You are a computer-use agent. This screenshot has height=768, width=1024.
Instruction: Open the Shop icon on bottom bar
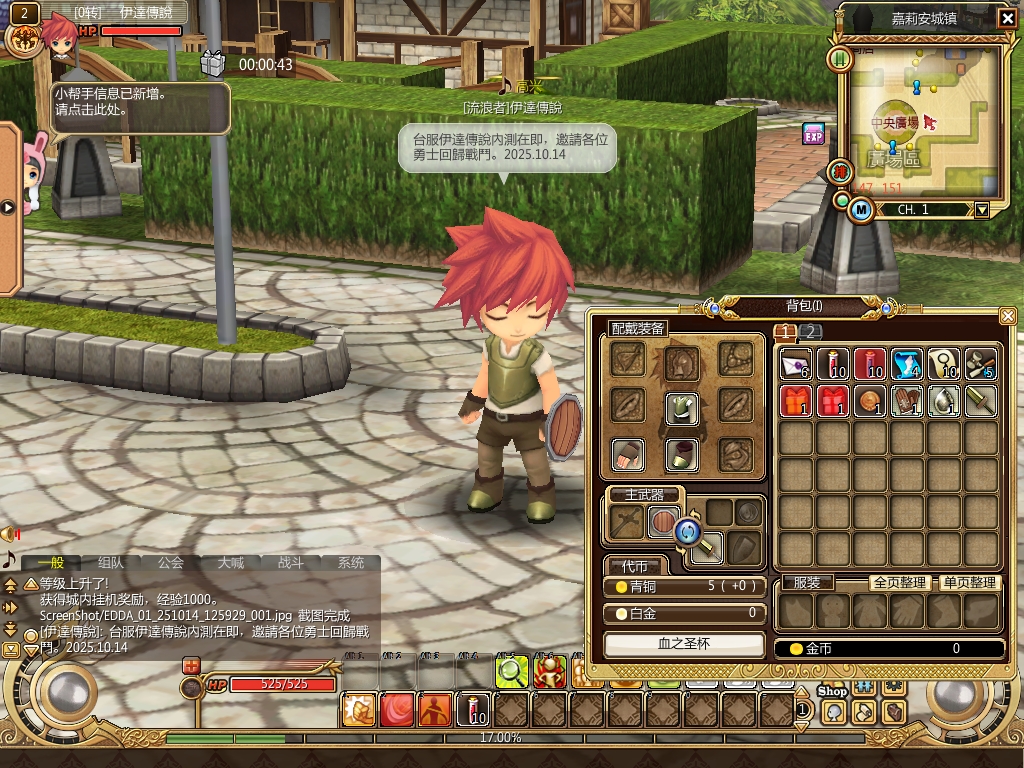pos(832,692)
